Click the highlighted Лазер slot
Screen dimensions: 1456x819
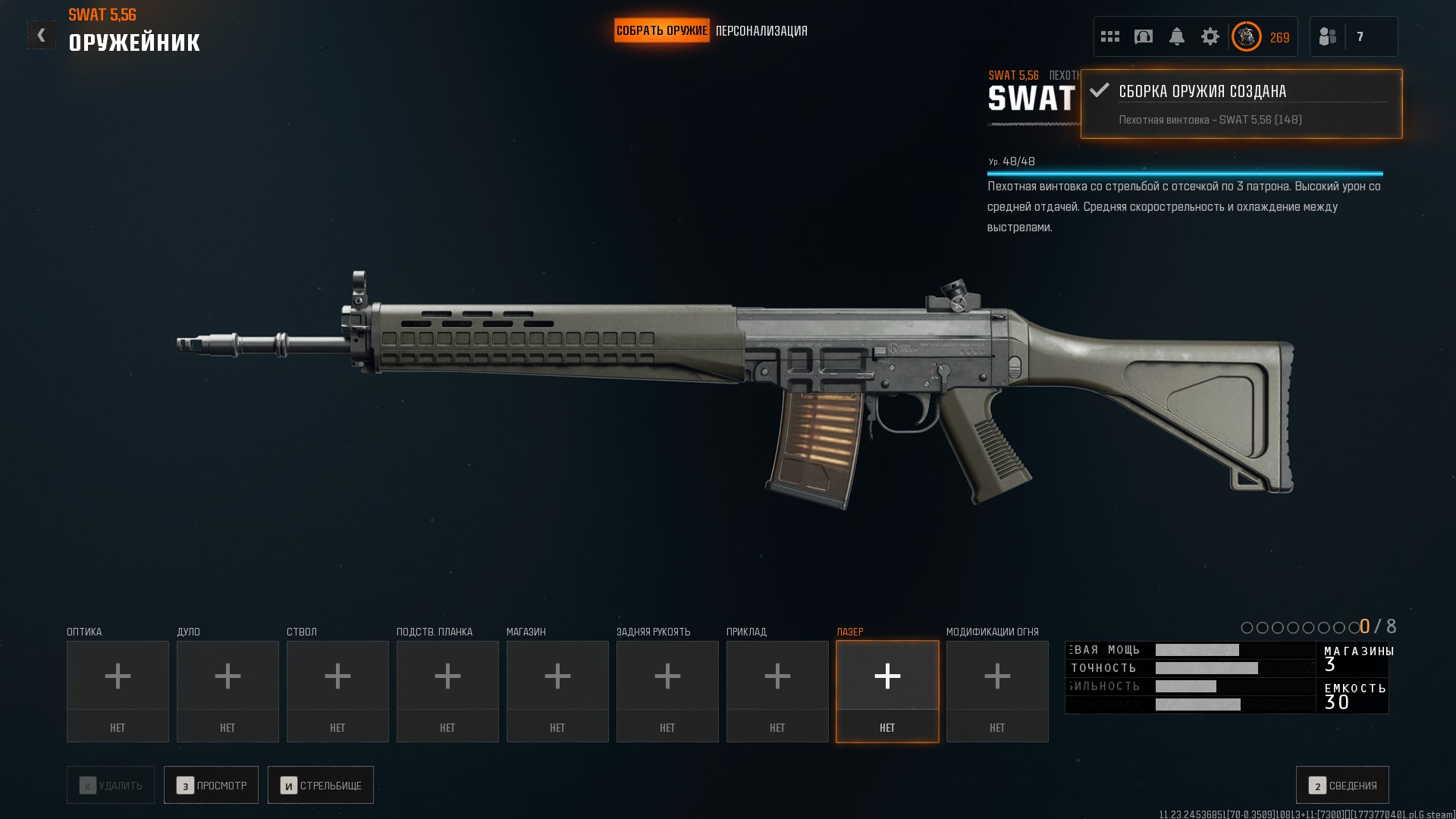(887, 691)
